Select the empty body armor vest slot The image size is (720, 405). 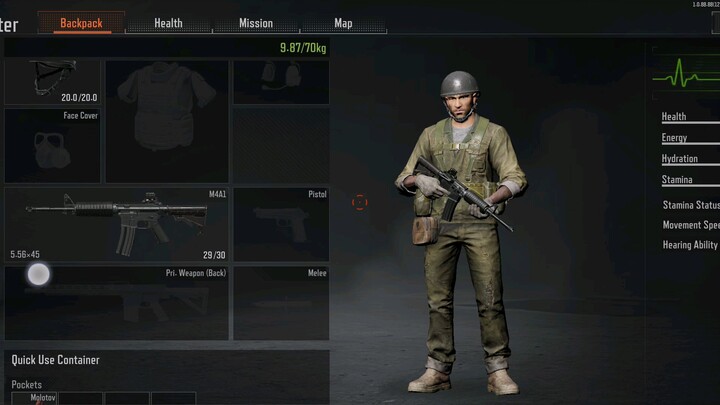point(167,120)
